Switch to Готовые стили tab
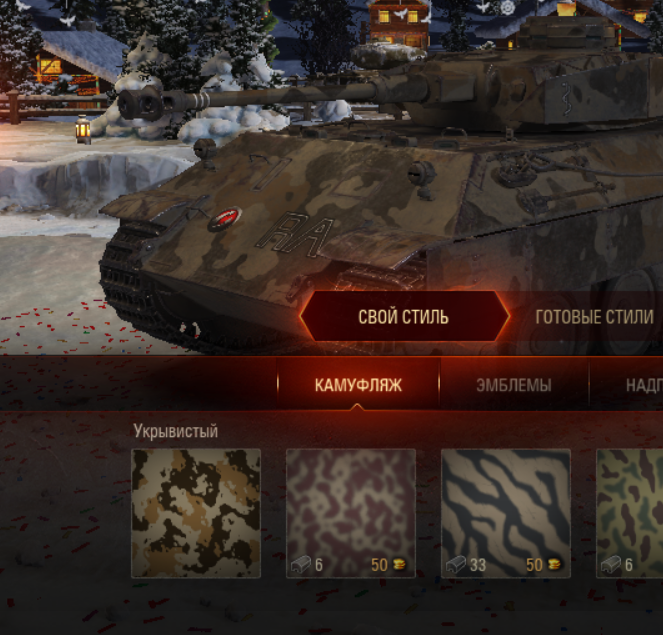The height and width of the screenshot is (635, 663). click(594, 318)
